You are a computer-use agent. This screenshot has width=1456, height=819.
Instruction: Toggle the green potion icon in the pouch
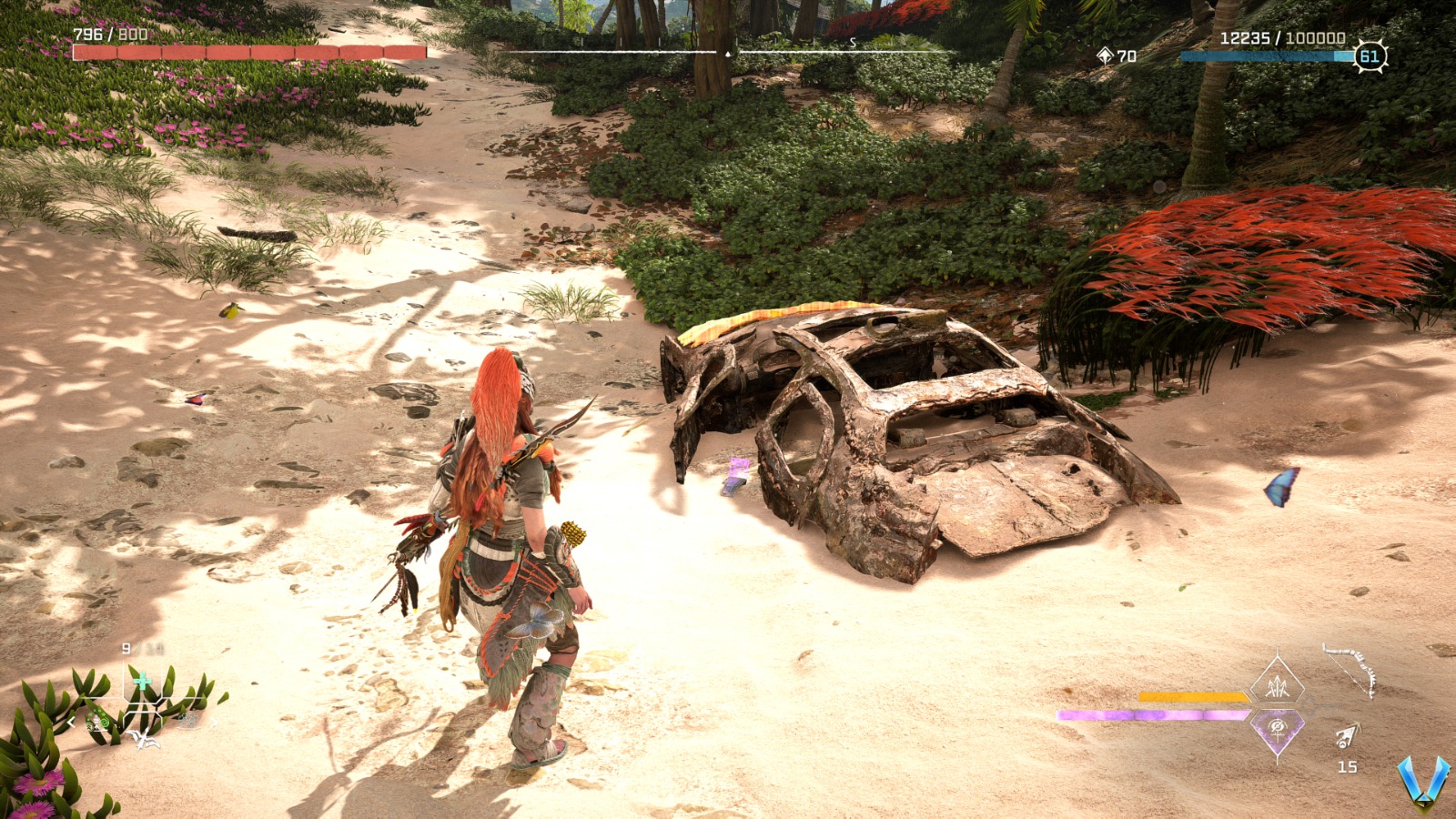click(105, 722)
